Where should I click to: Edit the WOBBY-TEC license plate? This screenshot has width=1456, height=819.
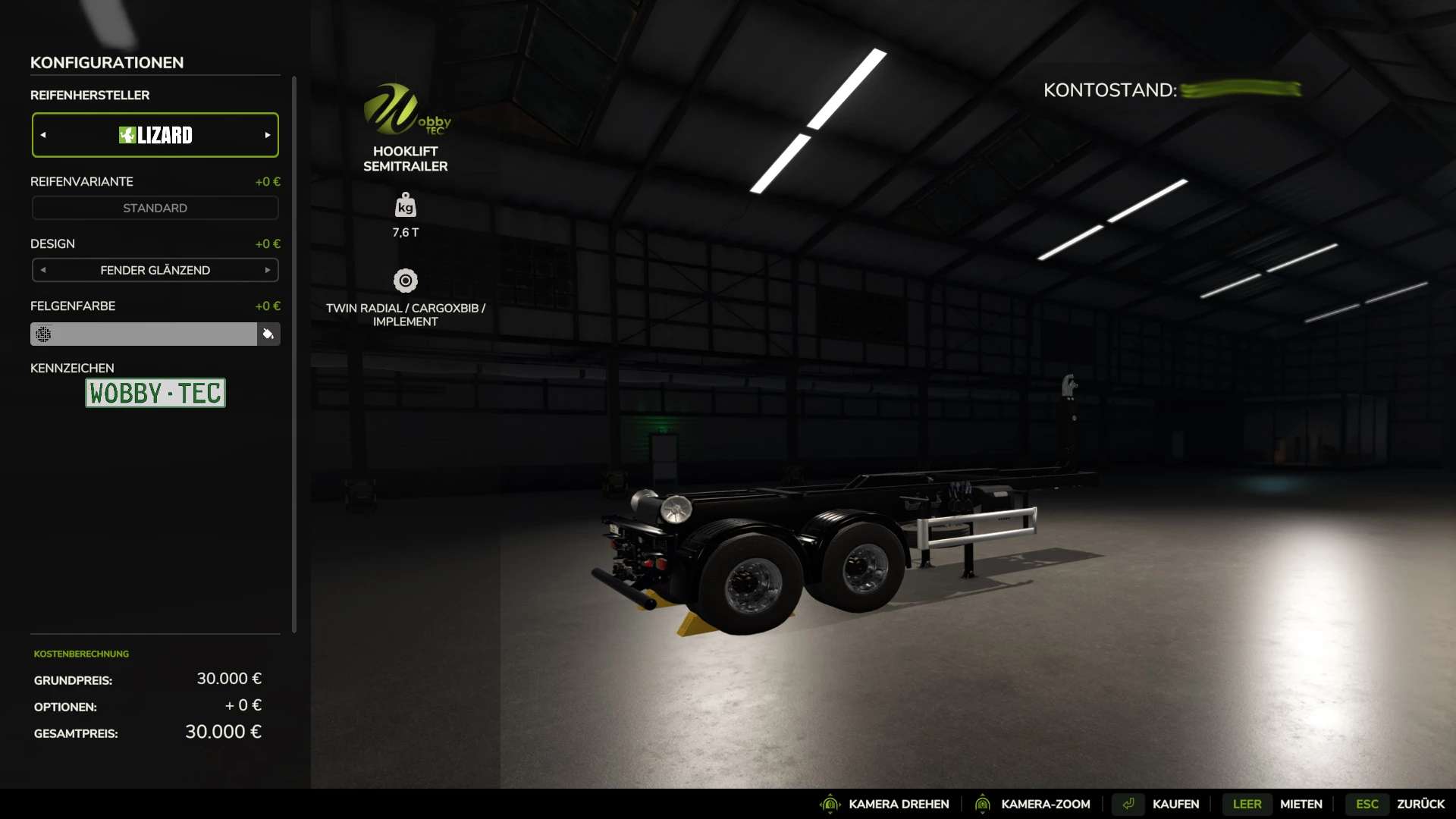pyautogui.click(x=155, y=393)
